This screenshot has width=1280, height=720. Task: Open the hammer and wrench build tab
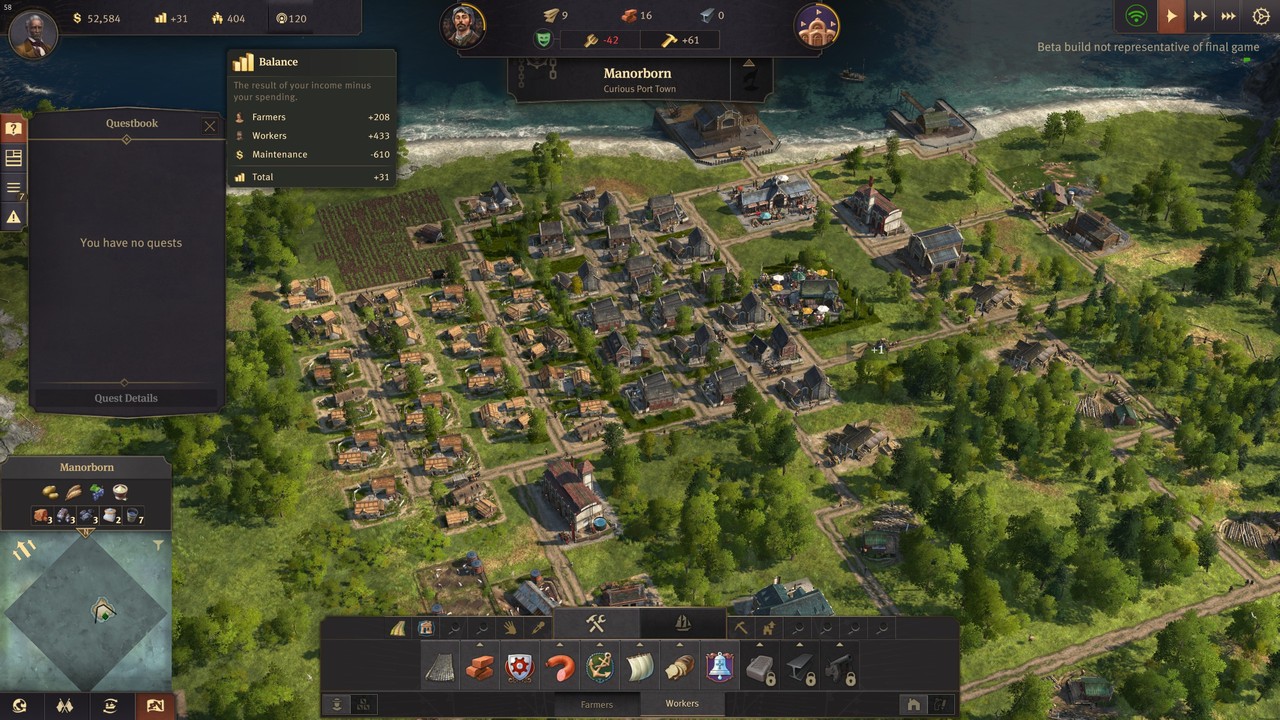click(x=596, y=624)
